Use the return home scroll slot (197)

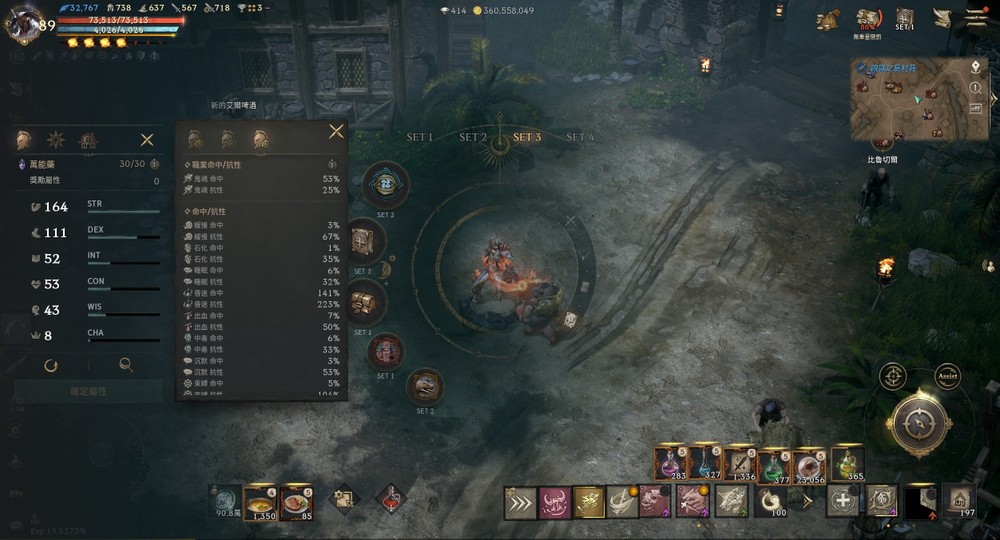coord(961,500)
